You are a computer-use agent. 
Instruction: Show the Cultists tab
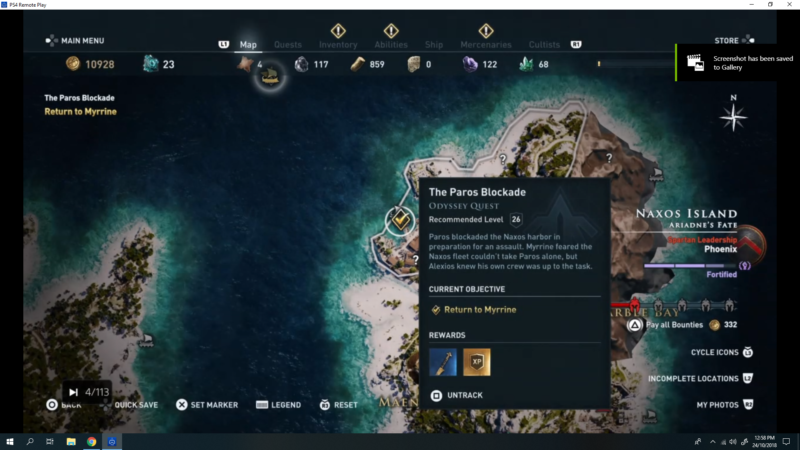click(x=546, y=45)
